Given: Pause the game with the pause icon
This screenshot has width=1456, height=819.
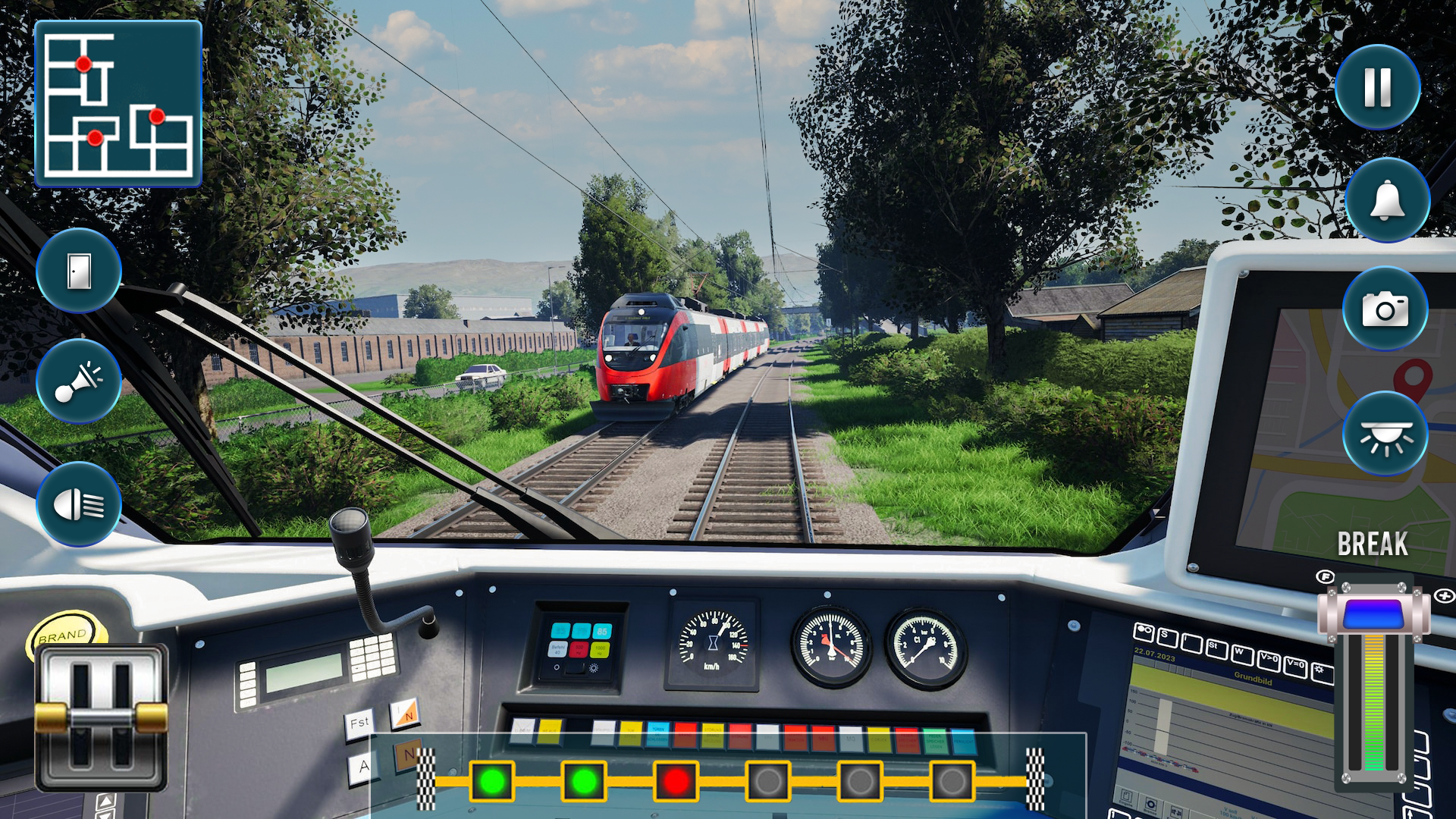Looking at the screenshot, I should click(x=1377, y=86).
